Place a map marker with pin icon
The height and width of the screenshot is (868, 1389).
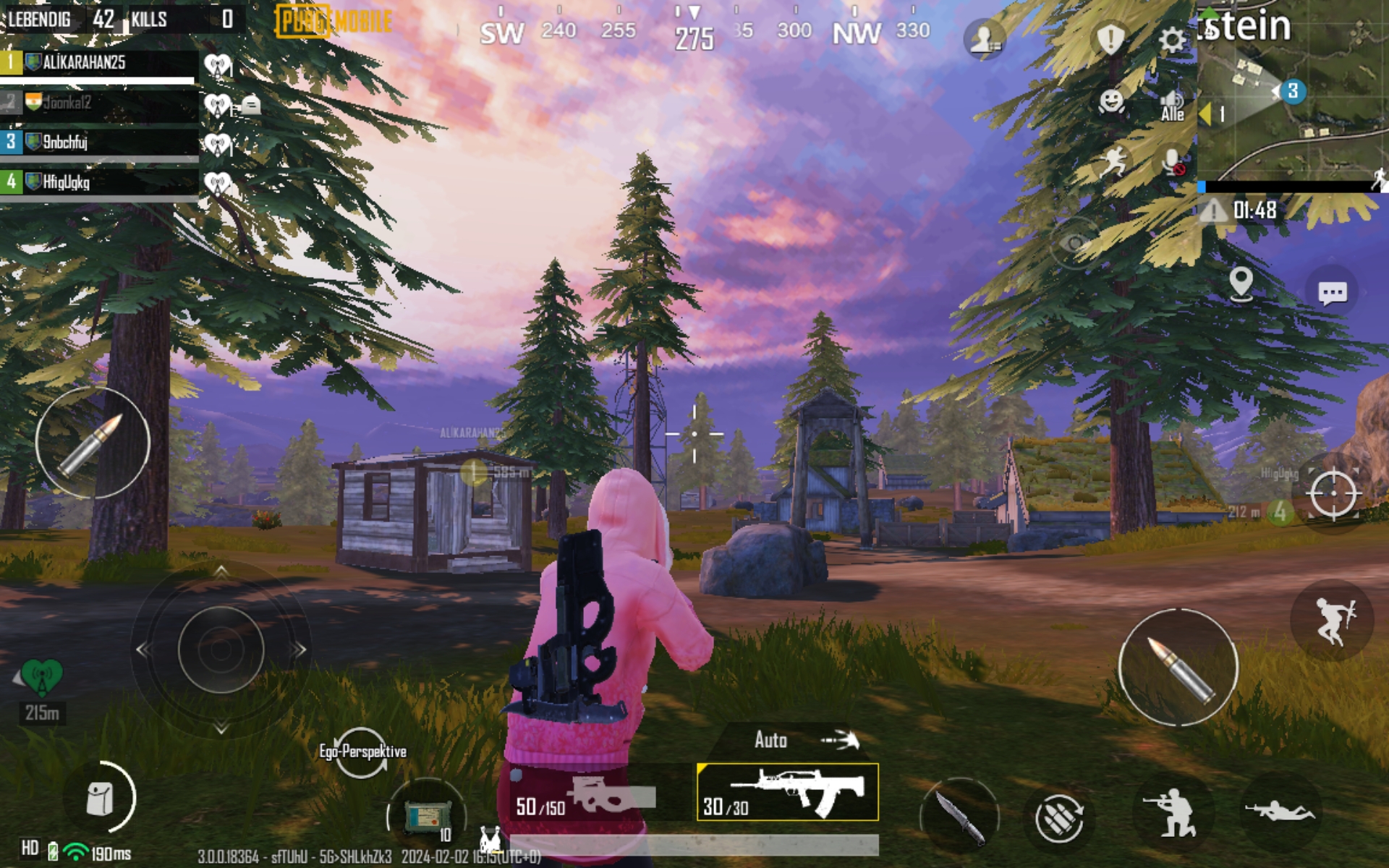(1241, 283)
